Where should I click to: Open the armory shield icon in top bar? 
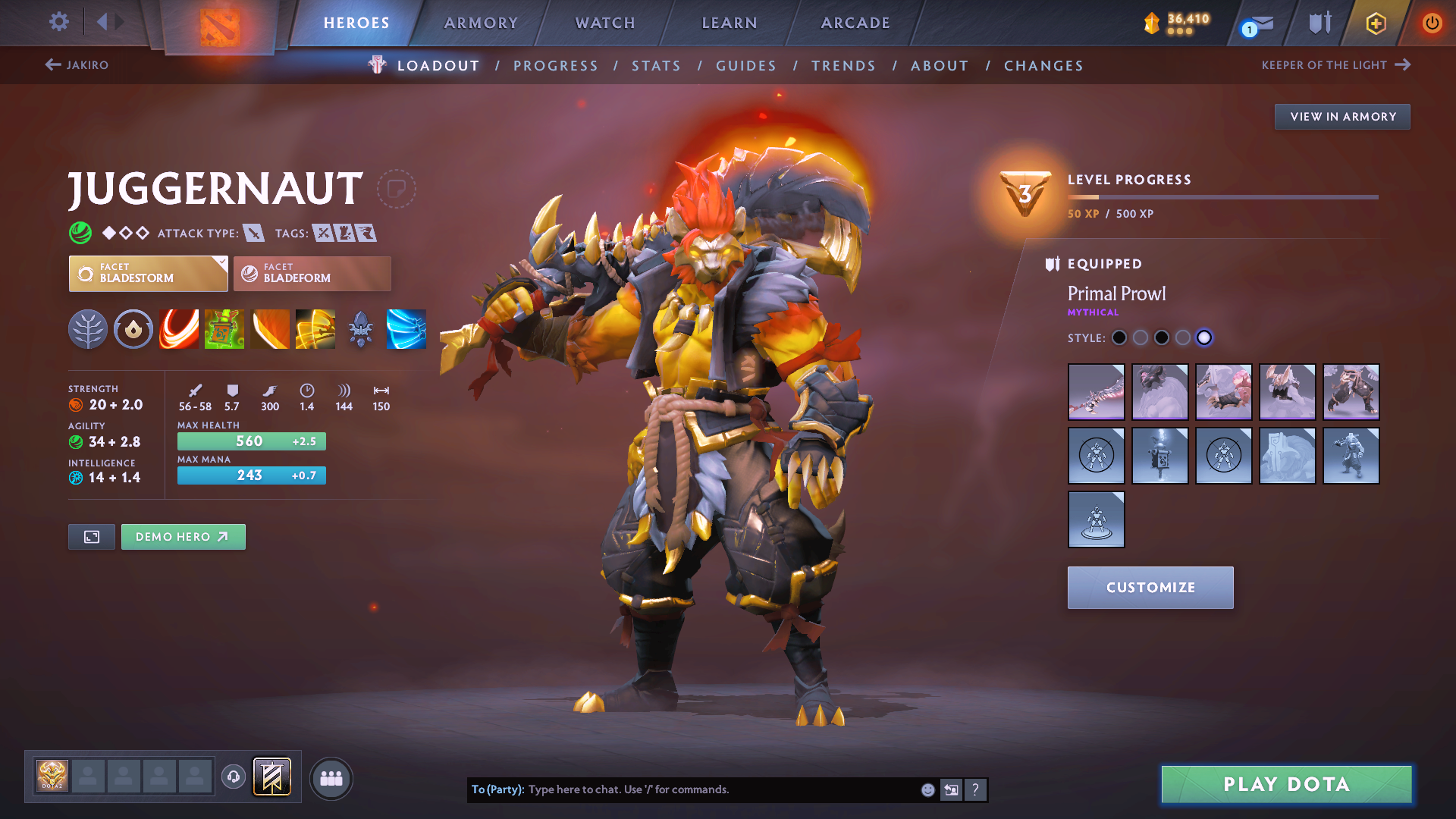pyautogui.click(x=1317, y=23)
